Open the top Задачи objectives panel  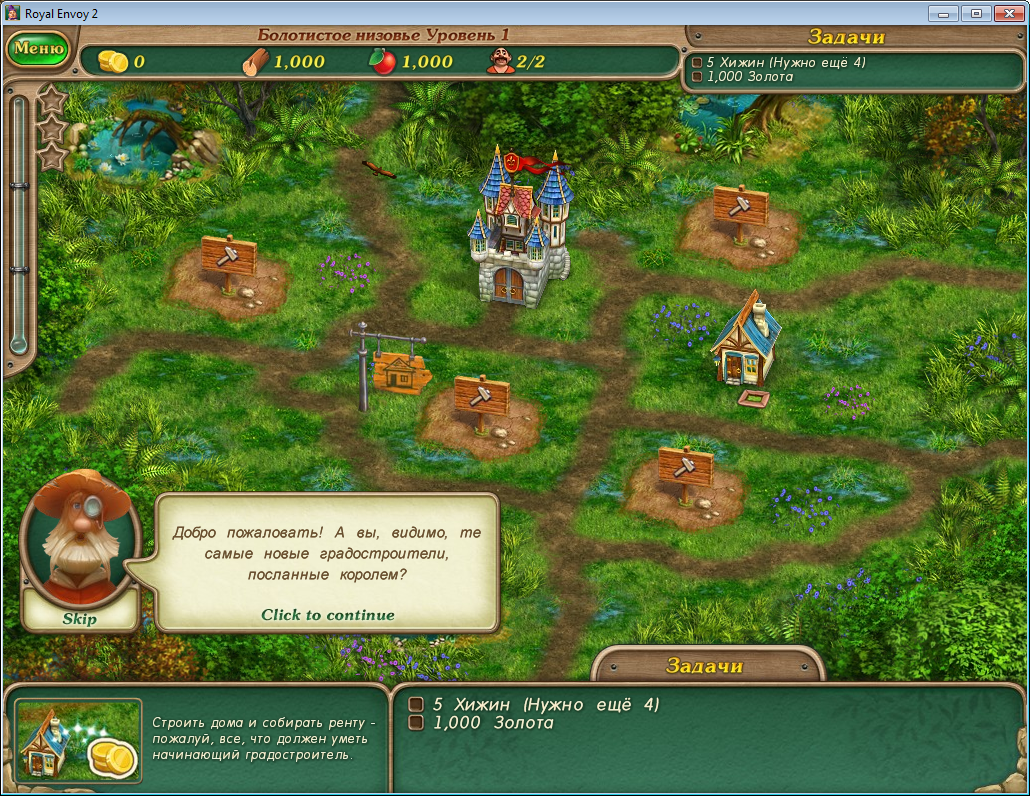(x=846, y=37)
